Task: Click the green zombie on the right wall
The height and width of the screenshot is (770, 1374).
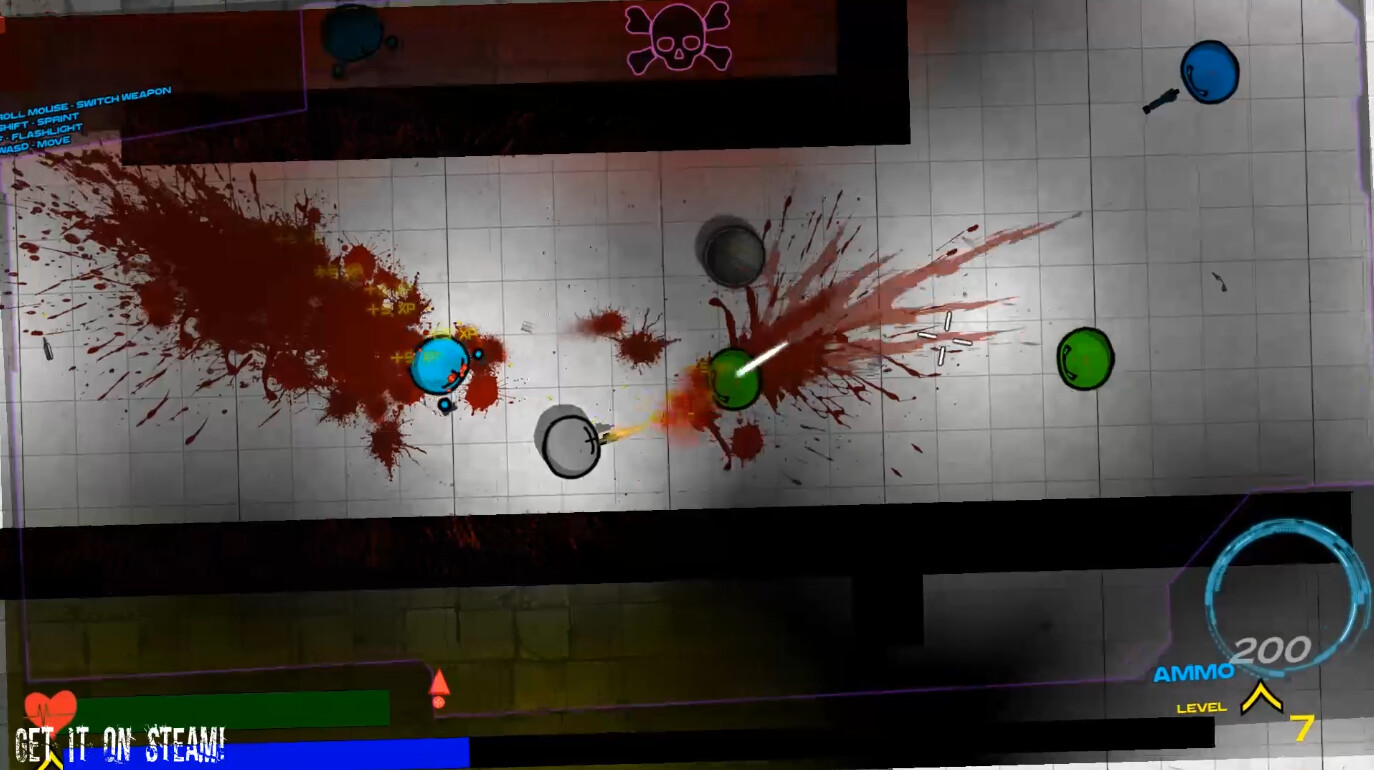Action: [x=1085, y=358]
